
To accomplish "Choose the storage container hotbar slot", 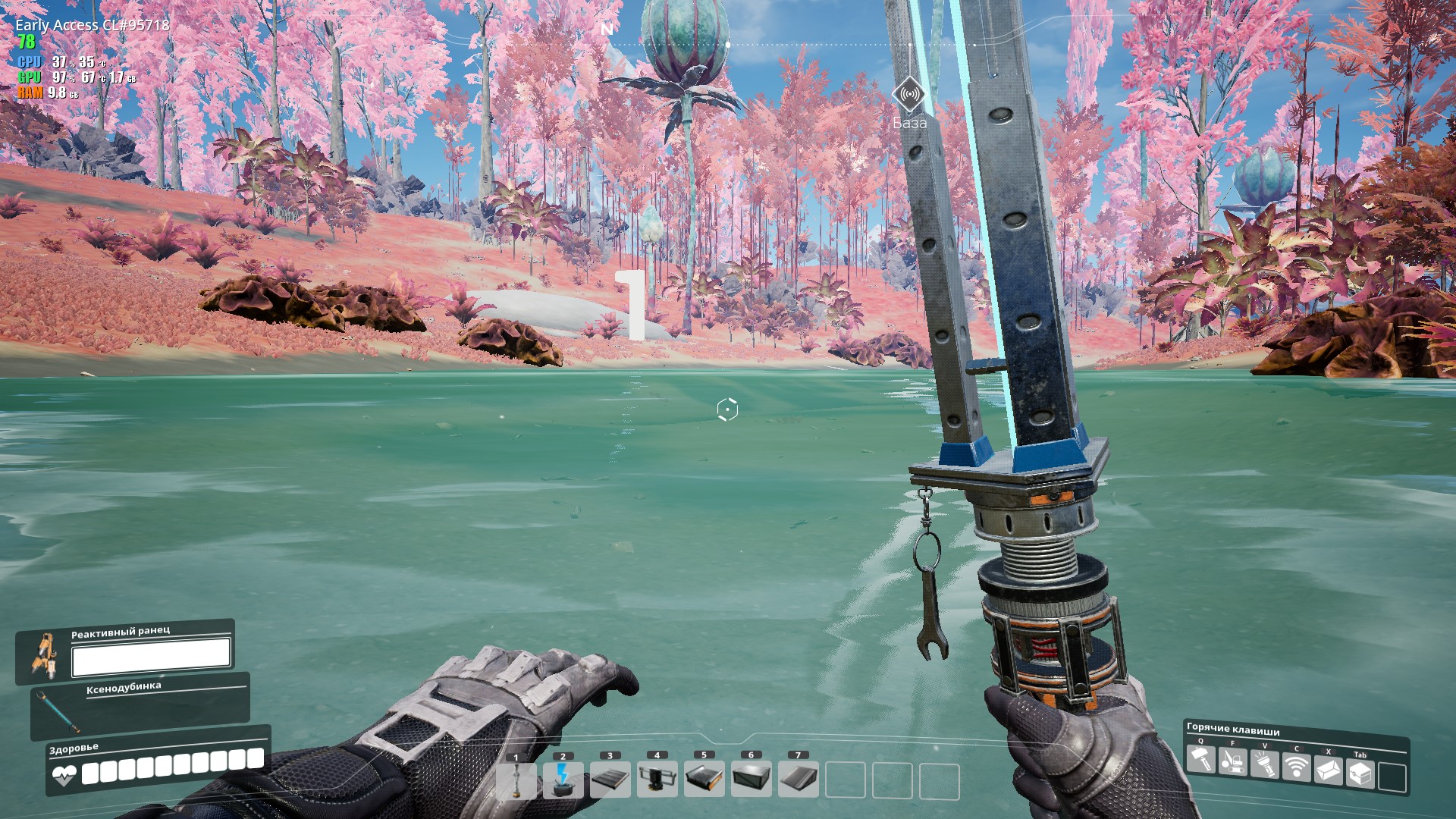I will tap(752, 780).
